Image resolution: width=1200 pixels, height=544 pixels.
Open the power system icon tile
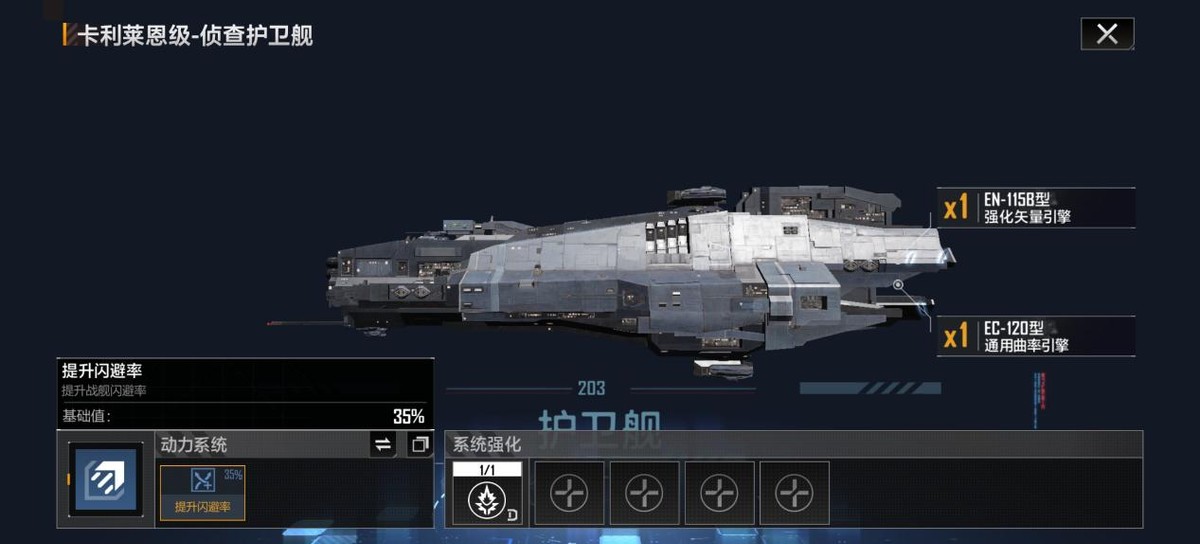coord(106,480)
